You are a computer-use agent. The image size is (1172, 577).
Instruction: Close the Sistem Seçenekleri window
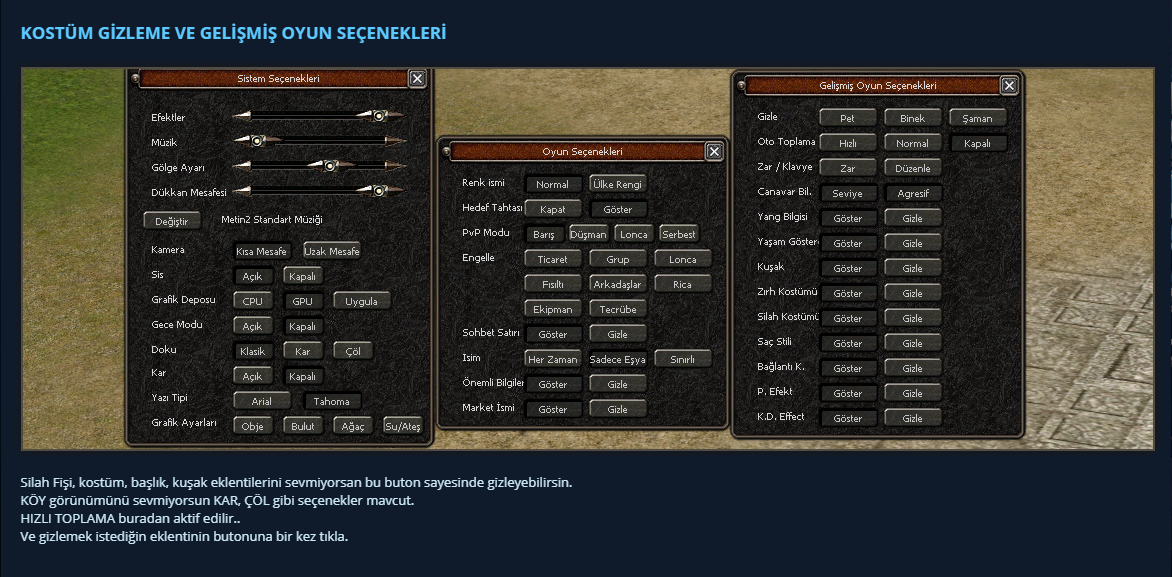(417, 78)
